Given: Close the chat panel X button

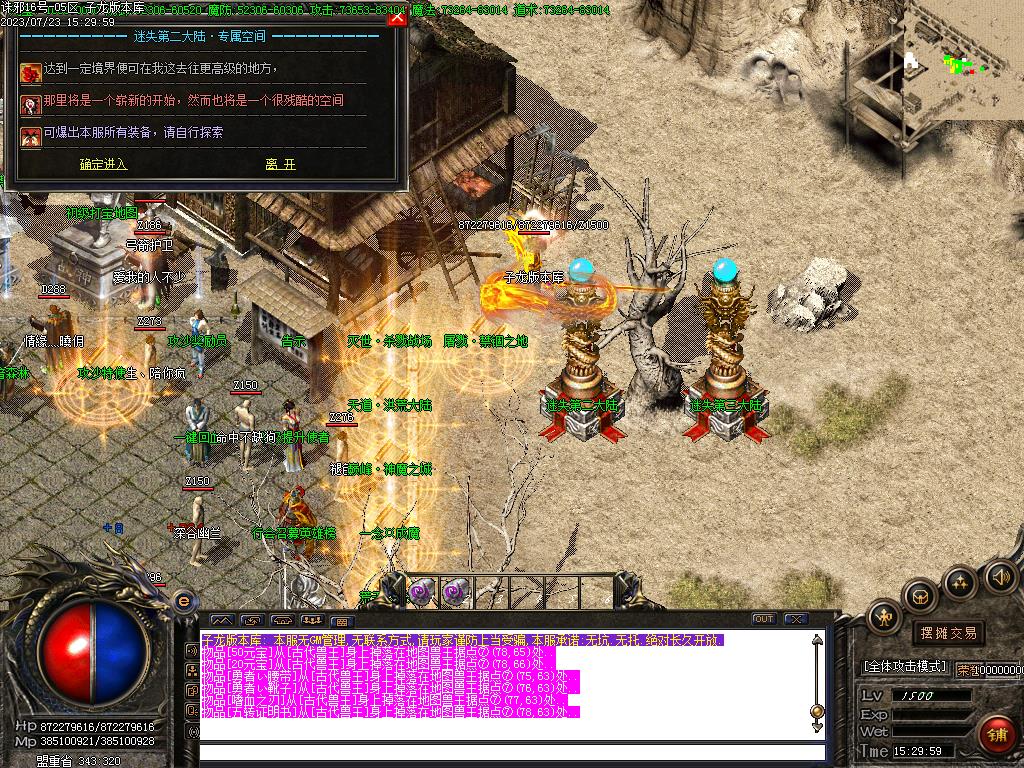Looking at the screenshot, I should pyautogui.click(x=796, y=619).
